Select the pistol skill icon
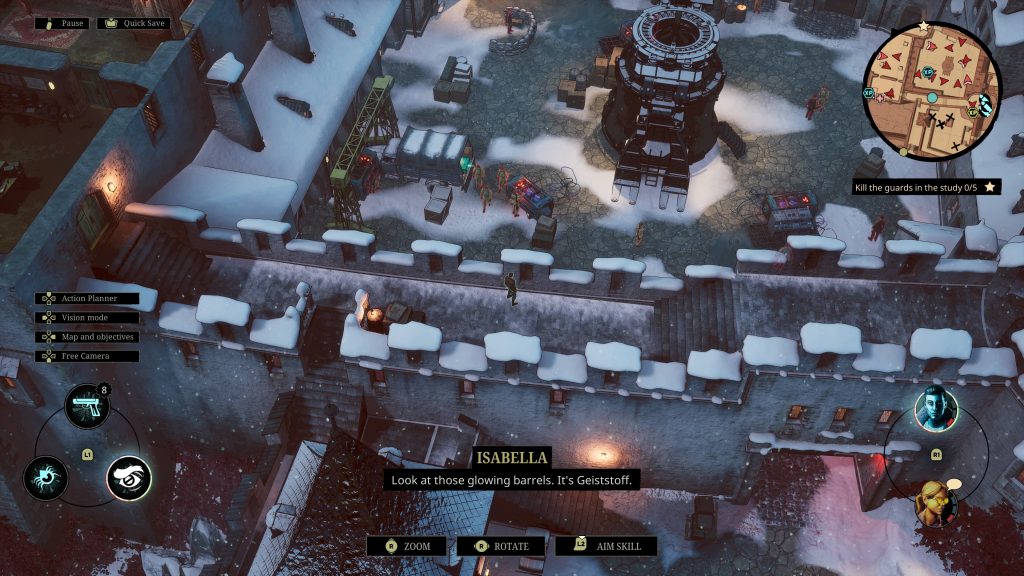 click(87, 406)
